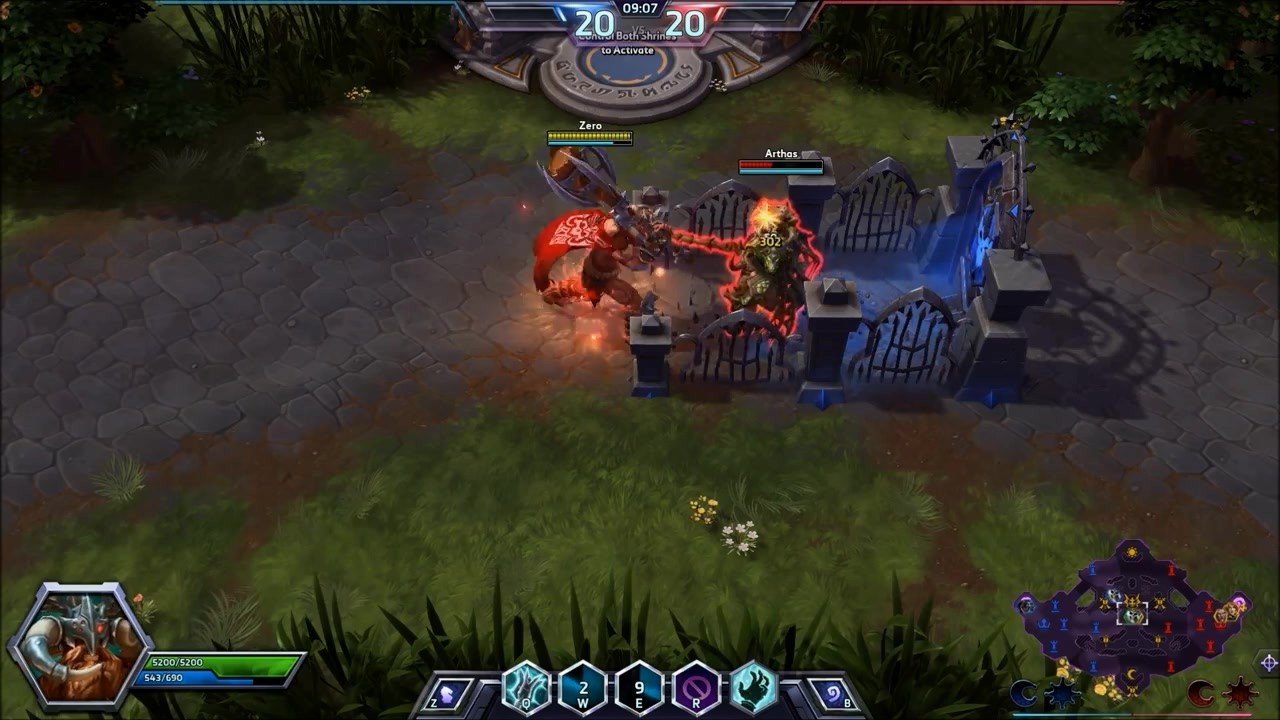Screen dimensions: 1280x720
Task: Activate the Hearthstone recall icon
Action: tap(833, 692)
